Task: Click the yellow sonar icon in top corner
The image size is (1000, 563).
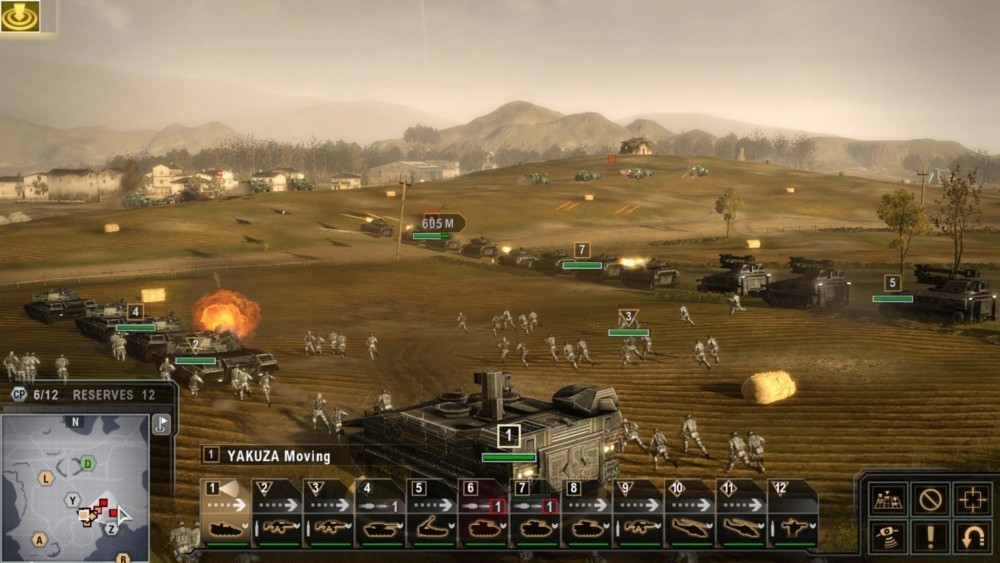Action: (20, 16)
